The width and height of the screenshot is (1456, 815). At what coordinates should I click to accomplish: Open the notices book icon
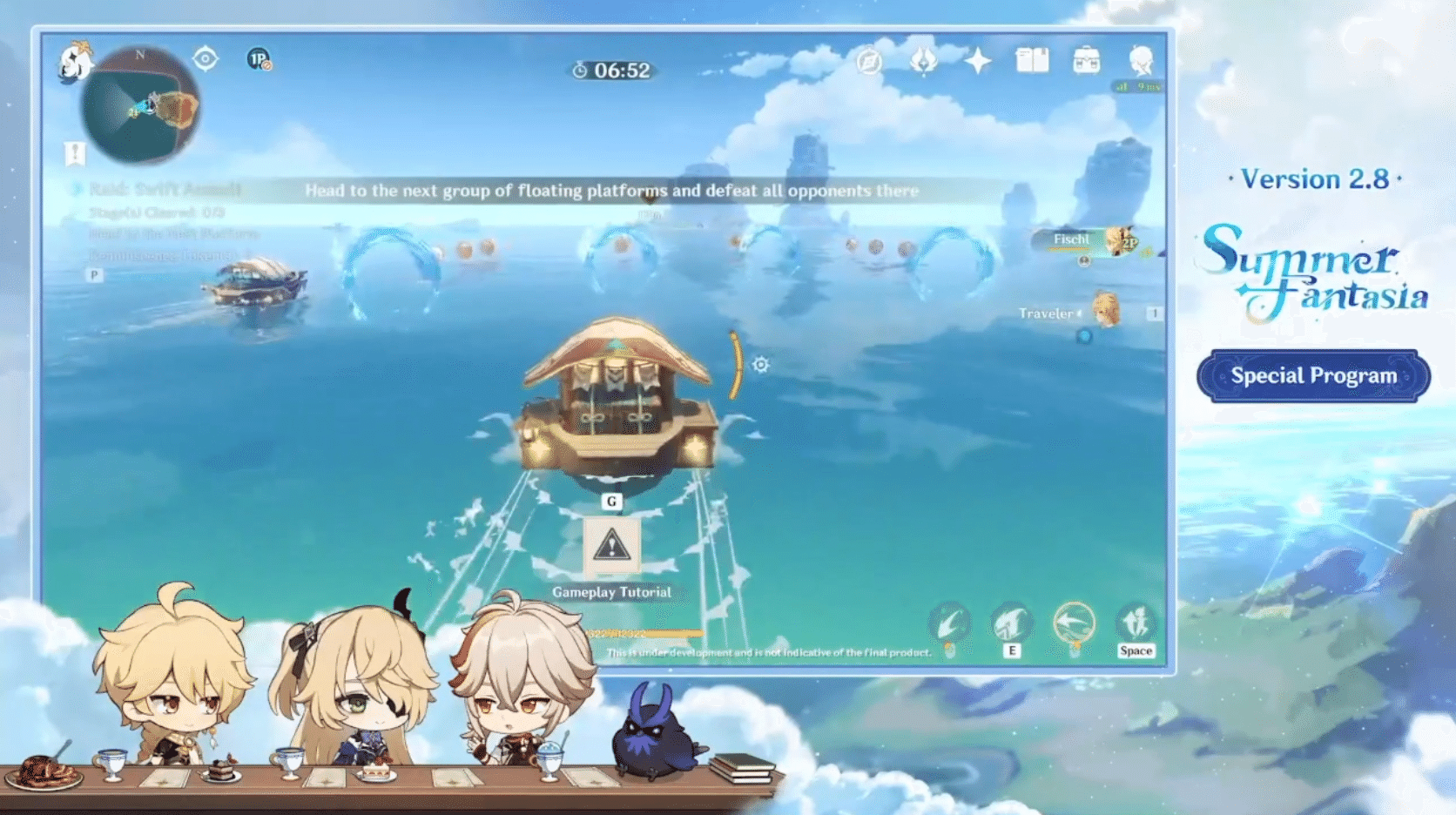[x=1033, y=61]
